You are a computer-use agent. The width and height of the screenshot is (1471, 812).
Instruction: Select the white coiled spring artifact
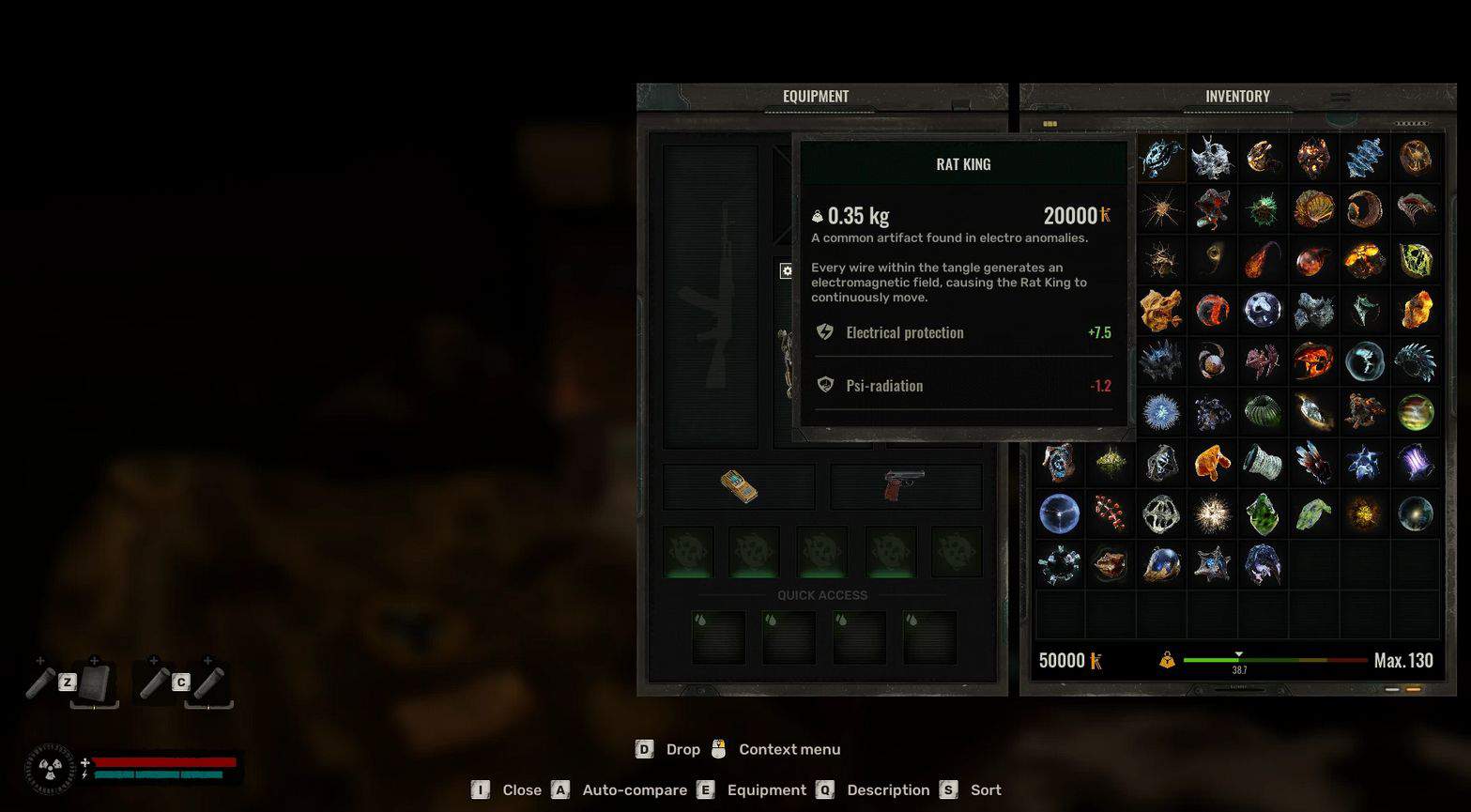1263,462
